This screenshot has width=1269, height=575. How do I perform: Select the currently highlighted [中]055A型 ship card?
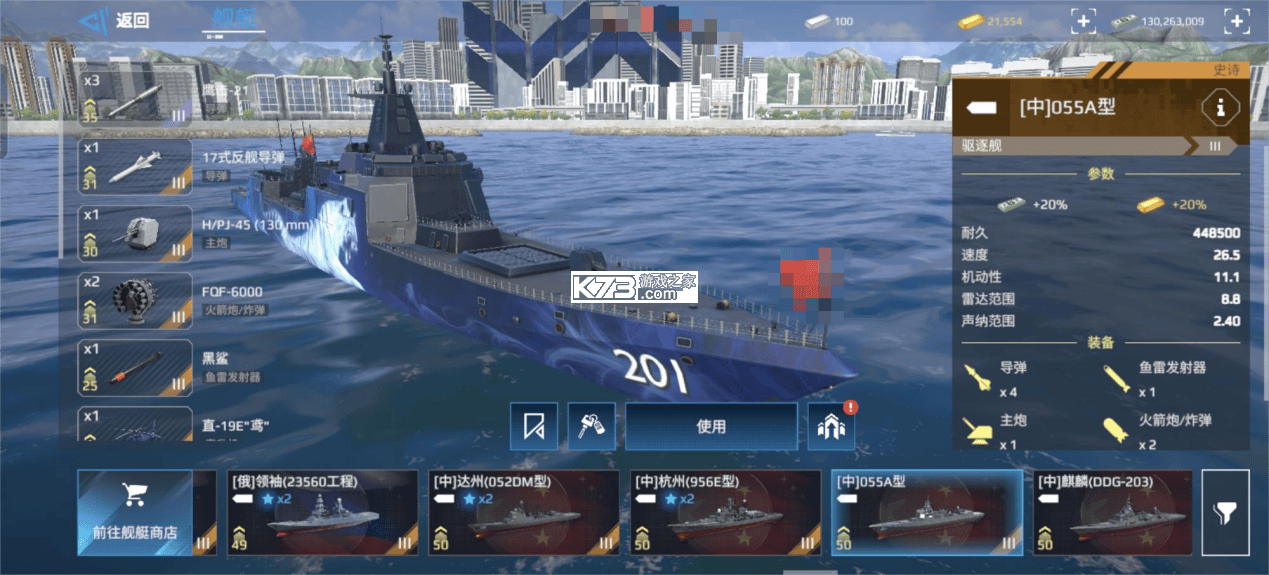pyautogui.click(x=926, y=512)
